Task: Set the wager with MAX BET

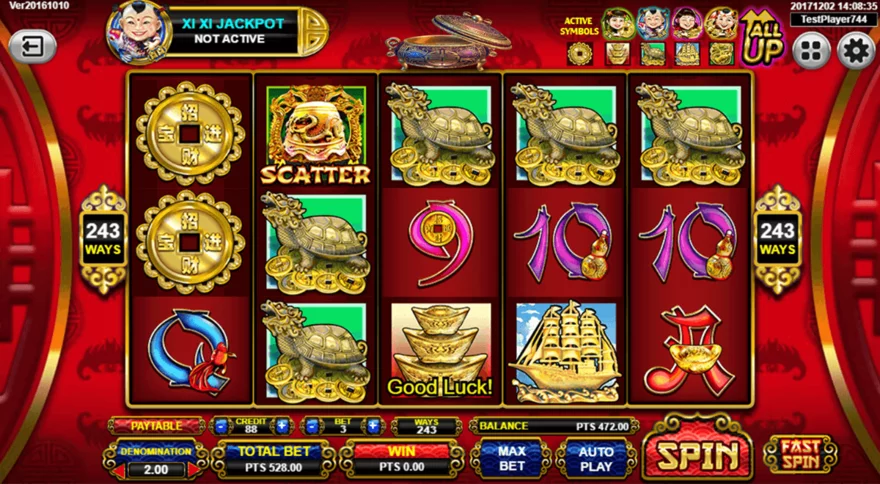Action: pyautogui.click(x=512, y=459)
